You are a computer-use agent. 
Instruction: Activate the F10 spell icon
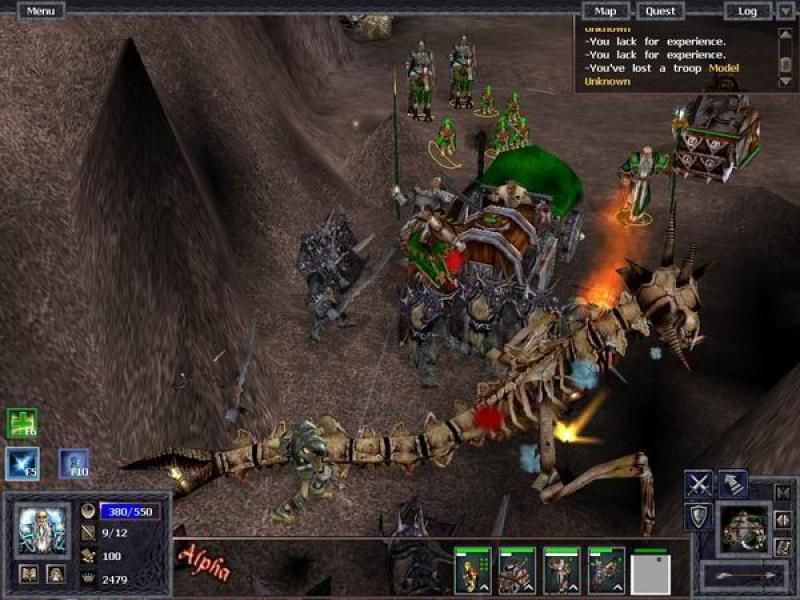click(x=74, y=463)
